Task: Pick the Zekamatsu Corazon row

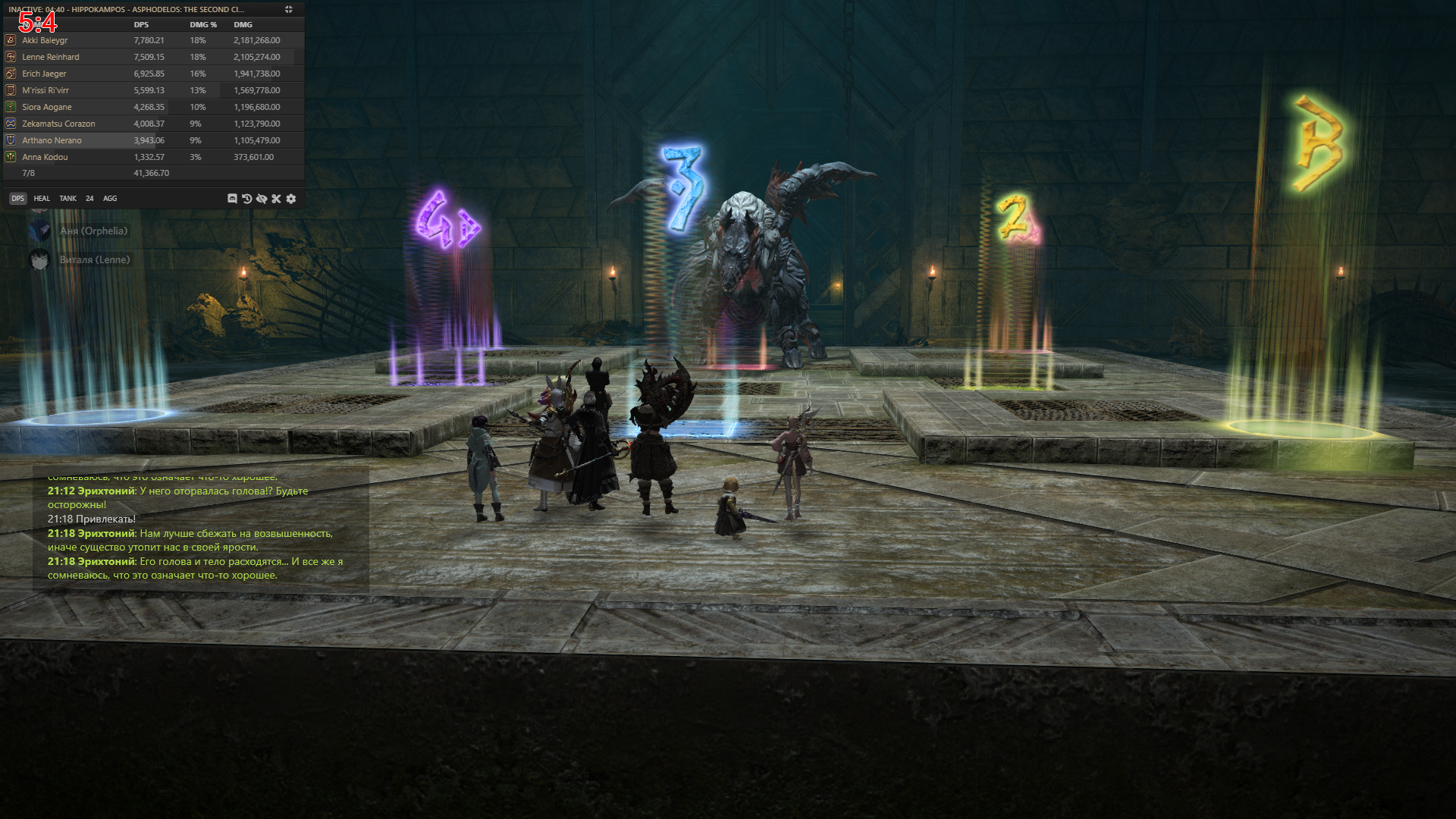Action: click(152, 124)
